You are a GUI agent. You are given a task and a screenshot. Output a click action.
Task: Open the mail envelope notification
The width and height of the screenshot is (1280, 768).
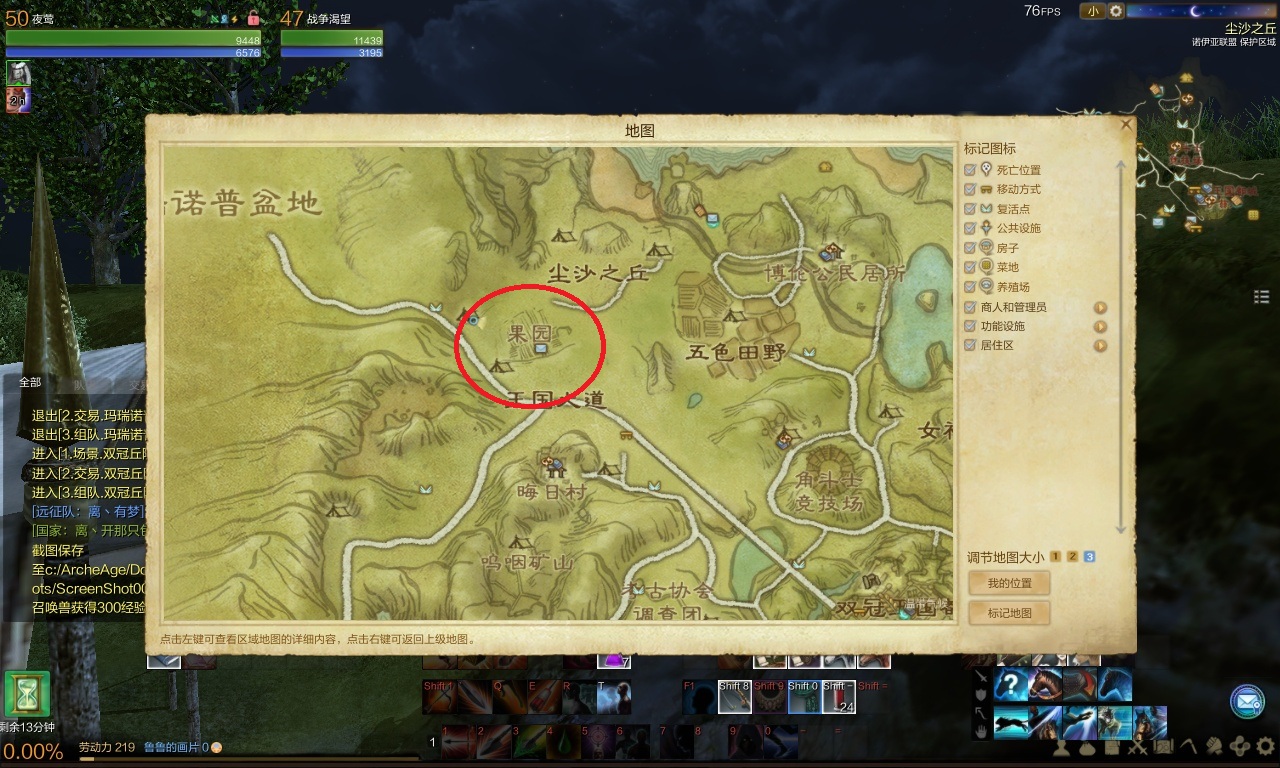click(x=1247, y=702)
